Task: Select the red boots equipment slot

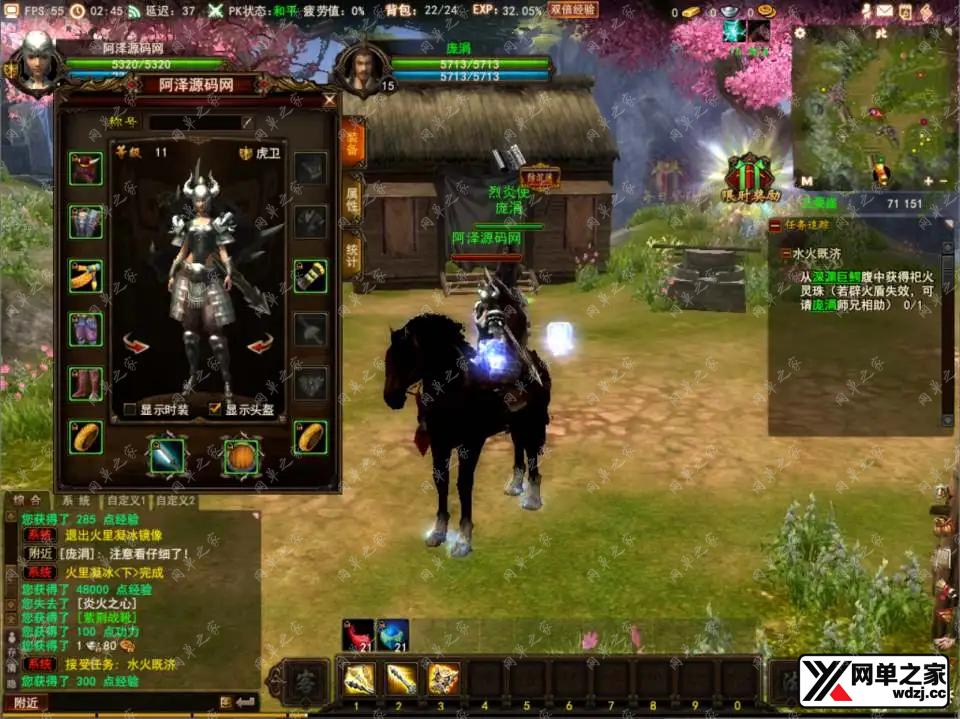Action: (x=86, y=383)
